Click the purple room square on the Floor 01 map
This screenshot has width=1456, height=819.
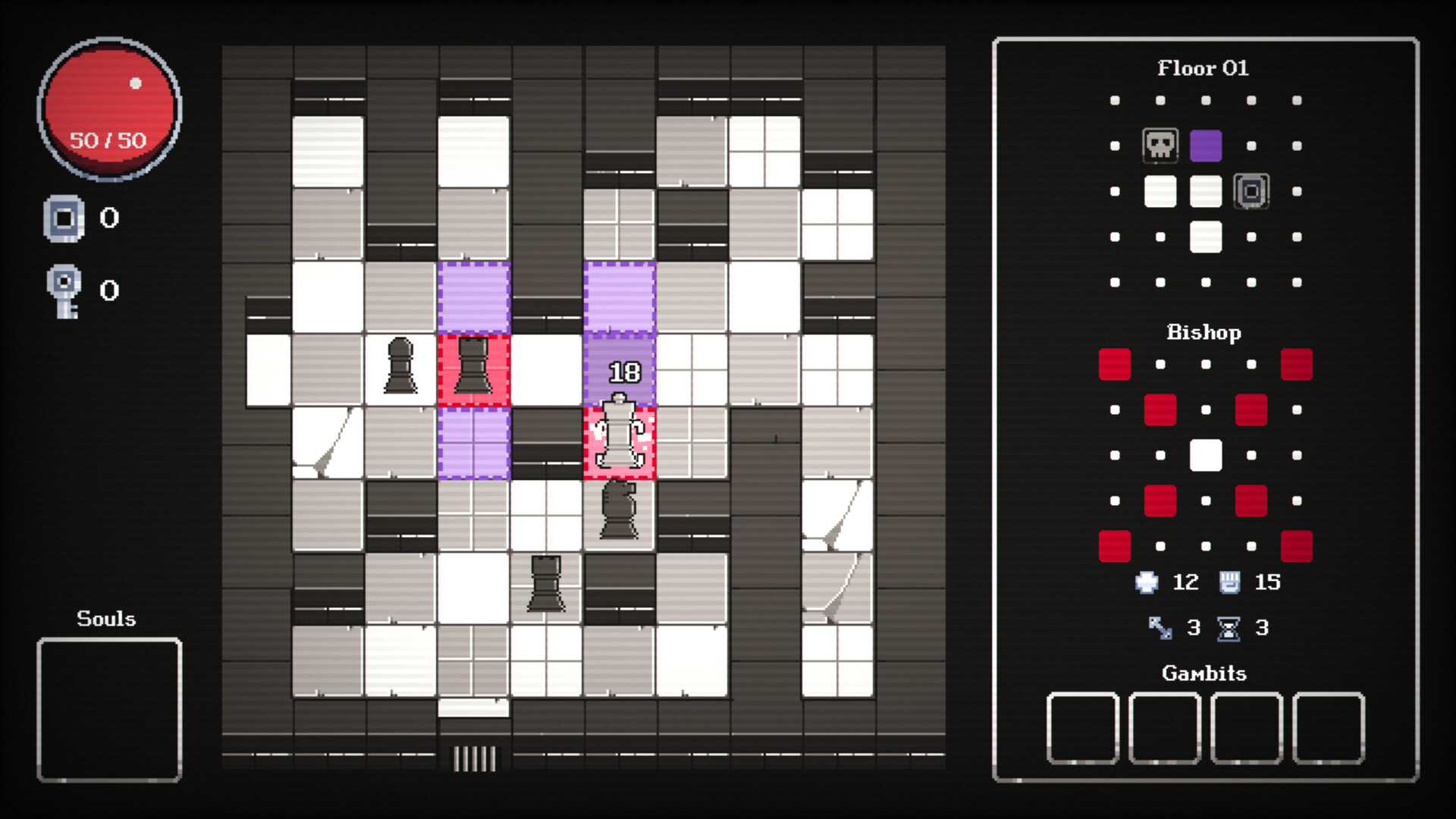pyautogui.click(x=1206, y=145)
